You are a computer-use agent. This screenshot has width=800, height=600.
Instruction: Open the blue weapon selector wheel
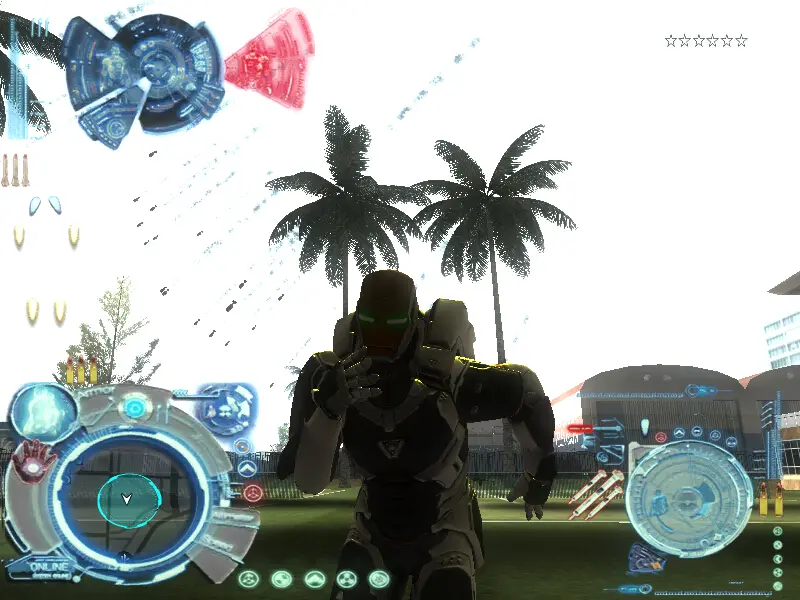click(x=226, y=408)
